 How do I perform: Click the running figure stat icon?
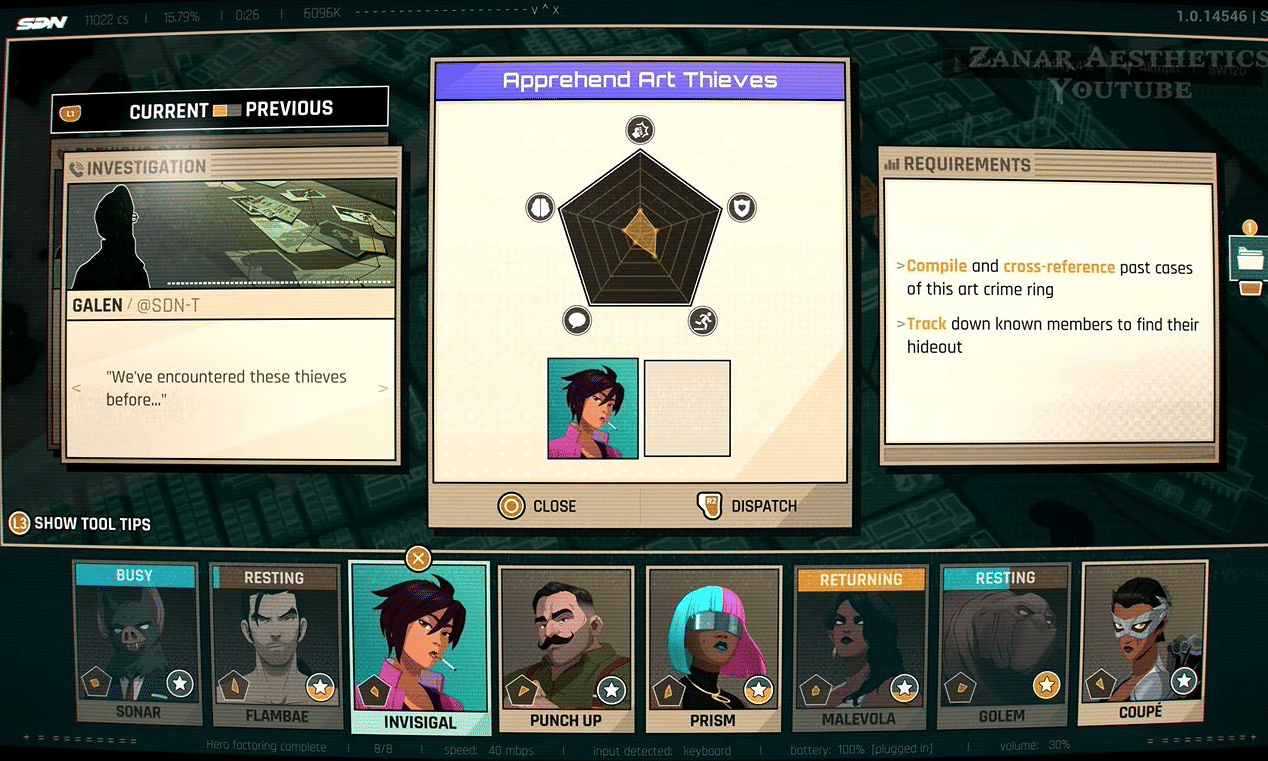coord(703,321)
